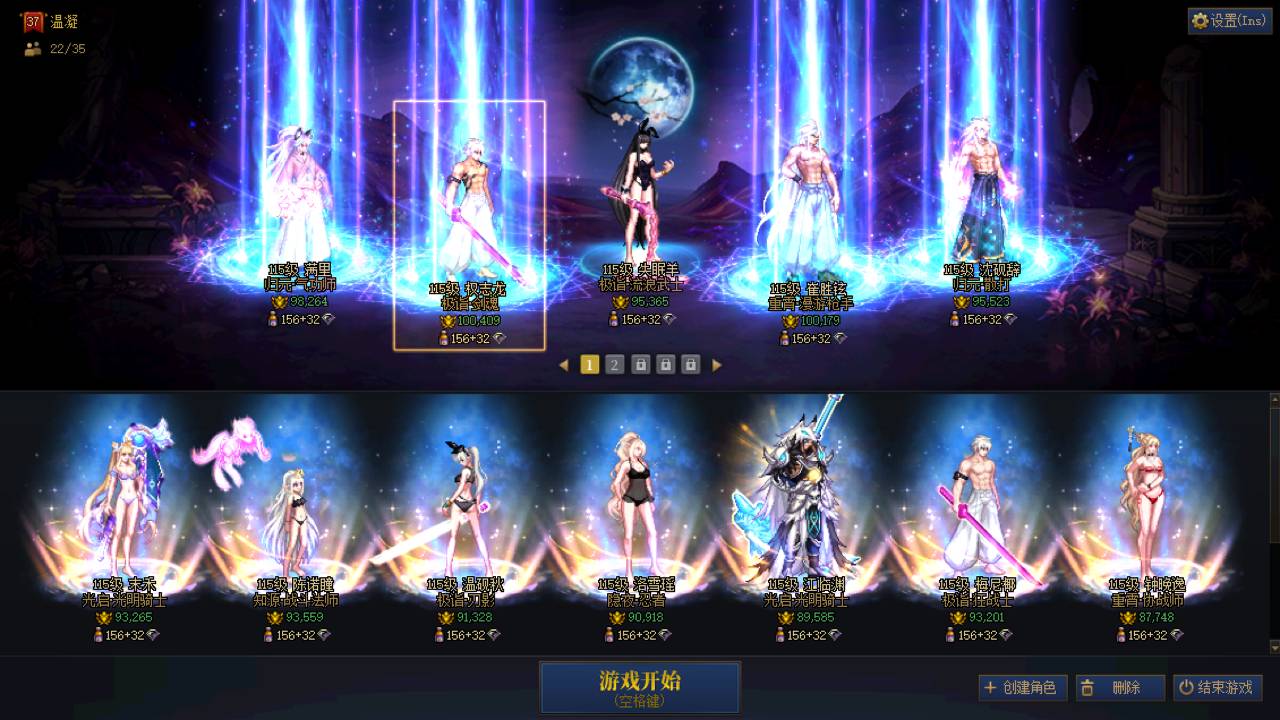Click the first locked page slot icon
This screenshot has height=720, width=1280.
pyautogui.click(x=641, y=364)
